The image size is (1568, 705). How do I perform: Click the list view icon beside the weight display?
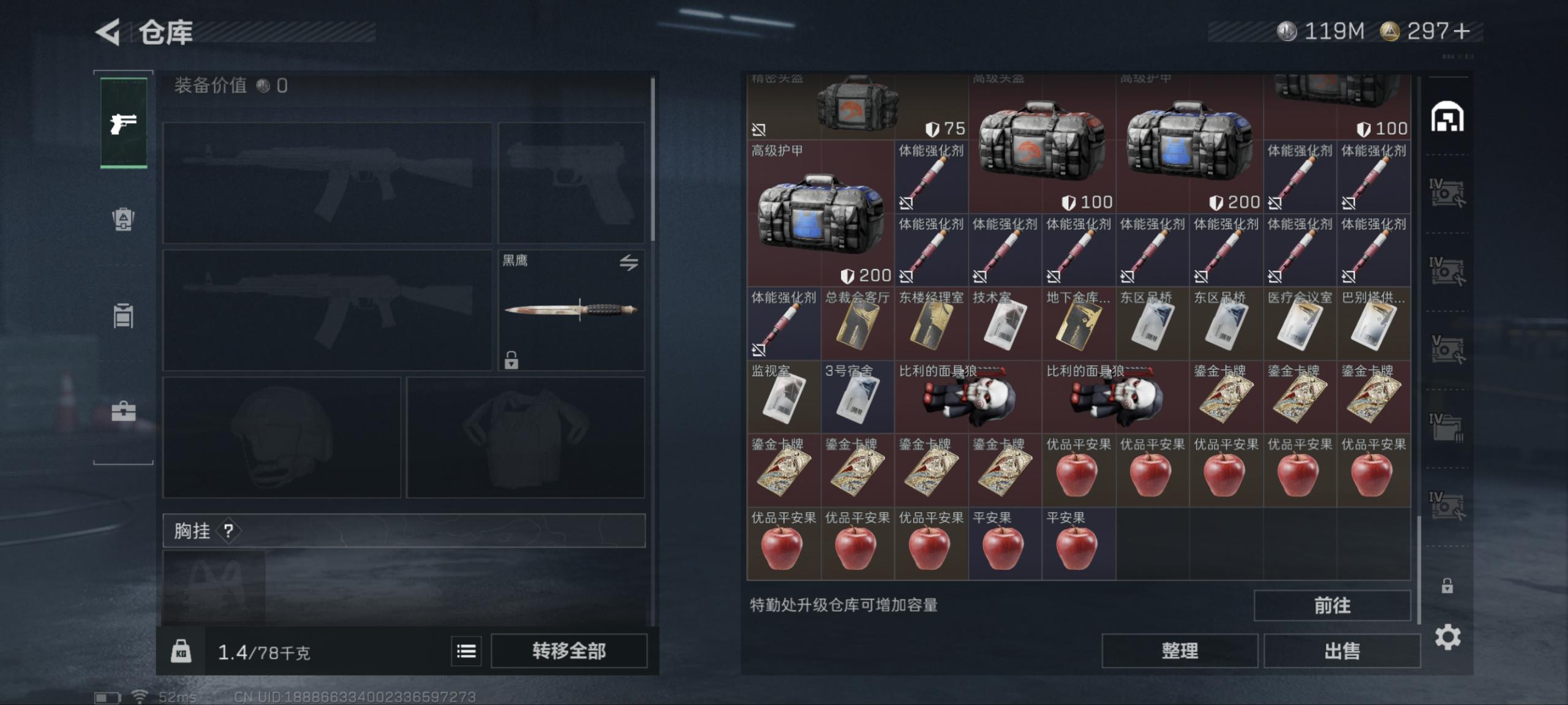[466, 652]
